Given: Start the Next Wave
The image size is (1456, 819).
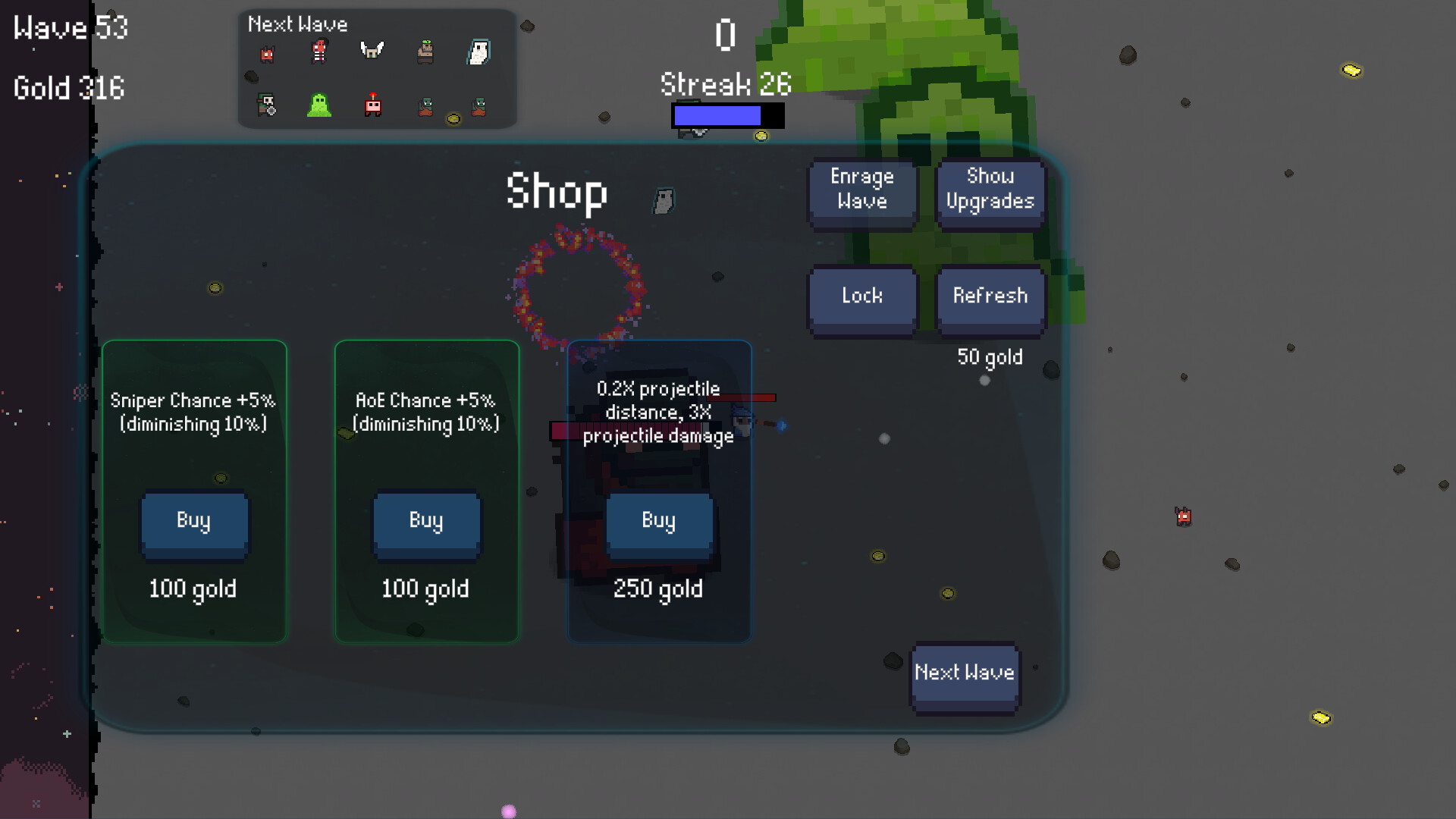Looking at the screenshot, I should [x=964, y=673].
